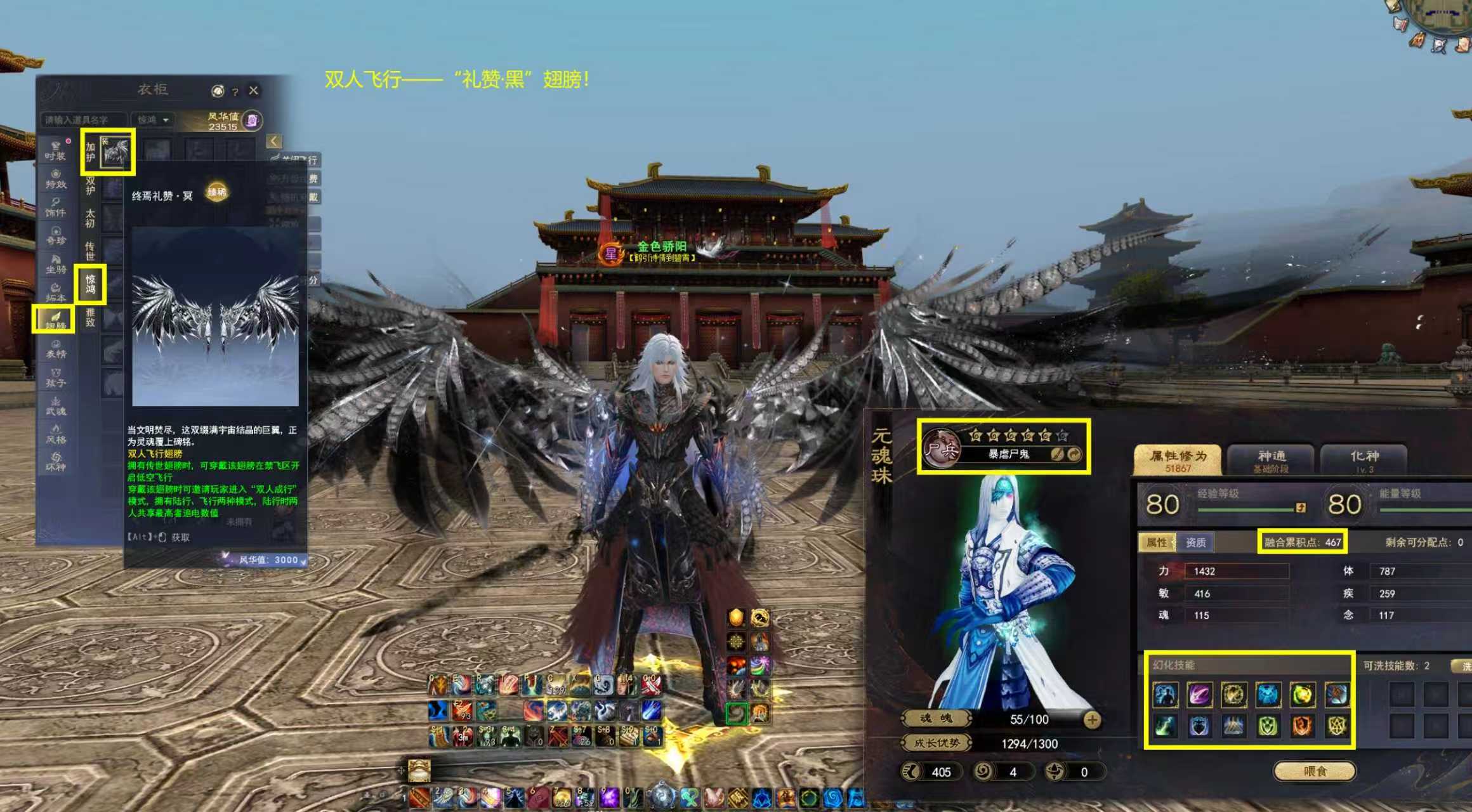Select the purple slash 幻化 skill icon

tap(1200, 695)
